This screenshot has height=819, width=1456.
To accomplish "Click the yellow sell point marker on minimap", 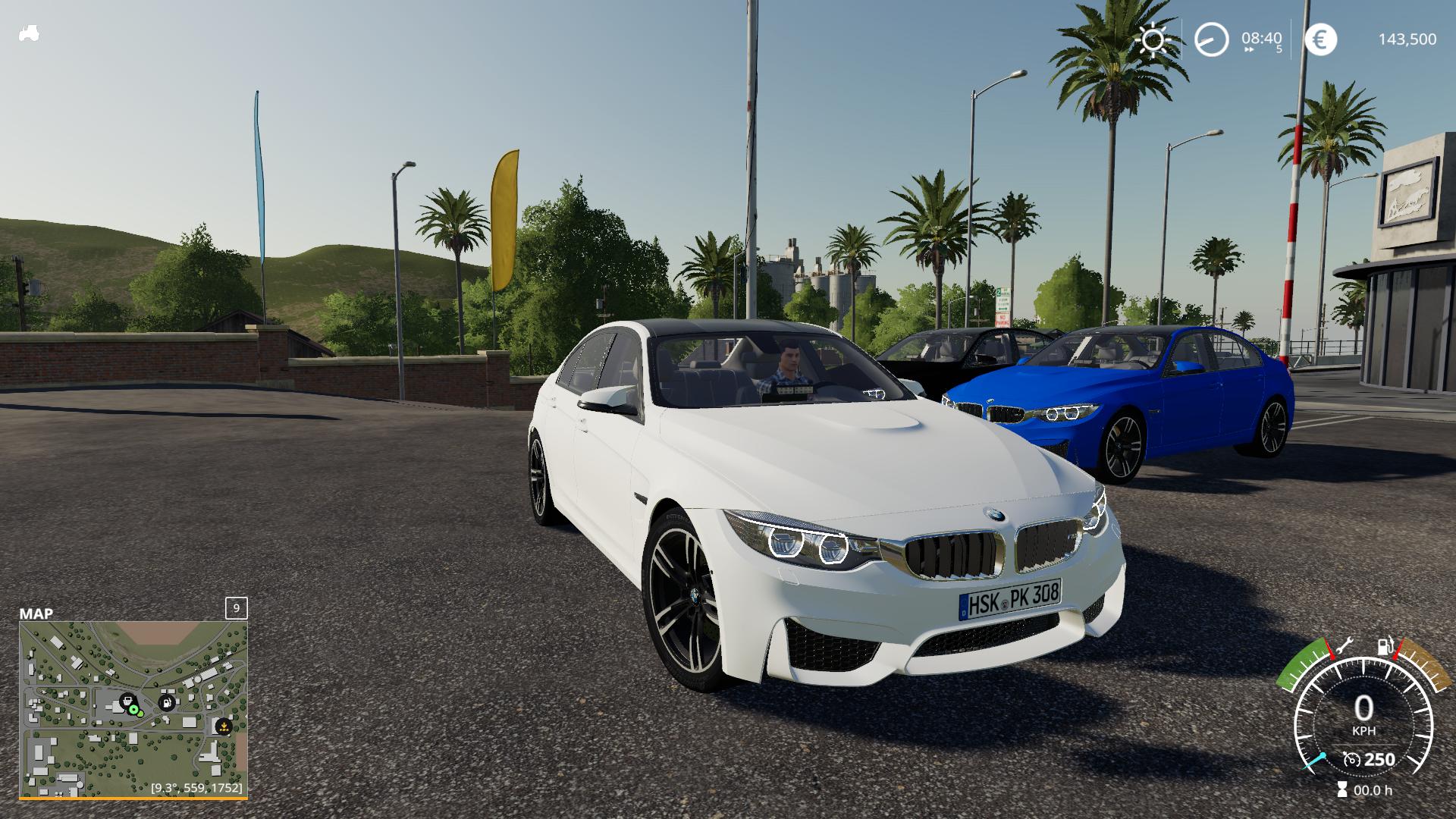I will click(x=223, y=726).
